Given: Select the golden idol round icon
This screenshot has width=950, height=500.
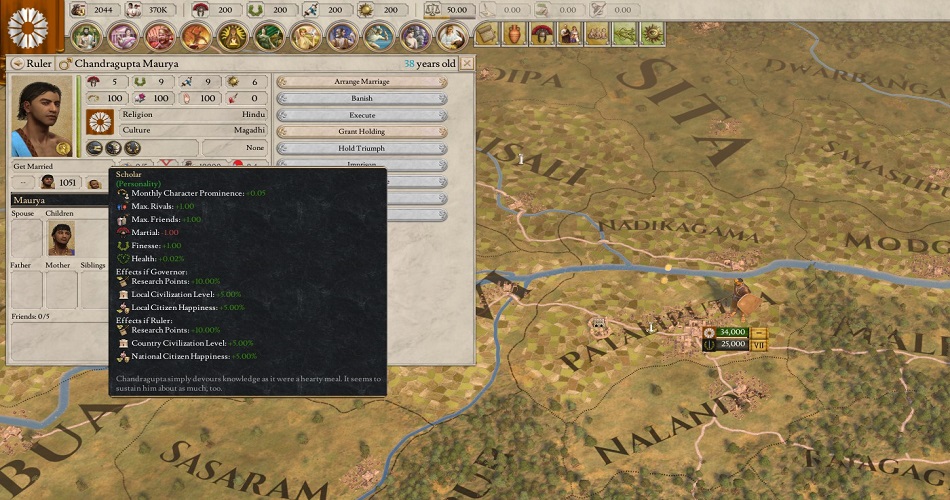Looking at the screenshot, I should (x=232, y=36).
